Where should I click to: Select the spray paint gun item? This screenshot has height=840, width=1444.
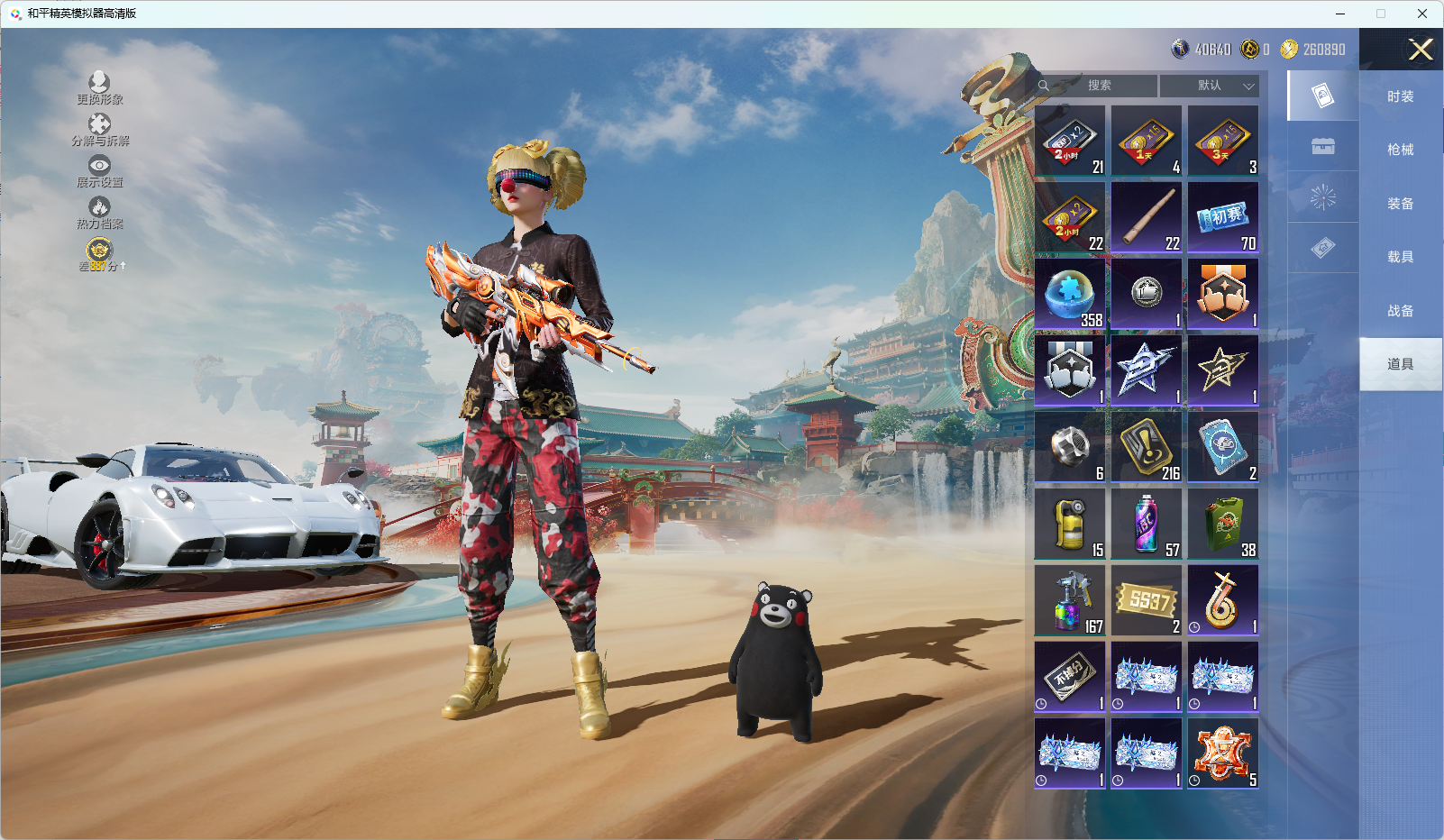pyautogui.click(x=1070, y=601)
